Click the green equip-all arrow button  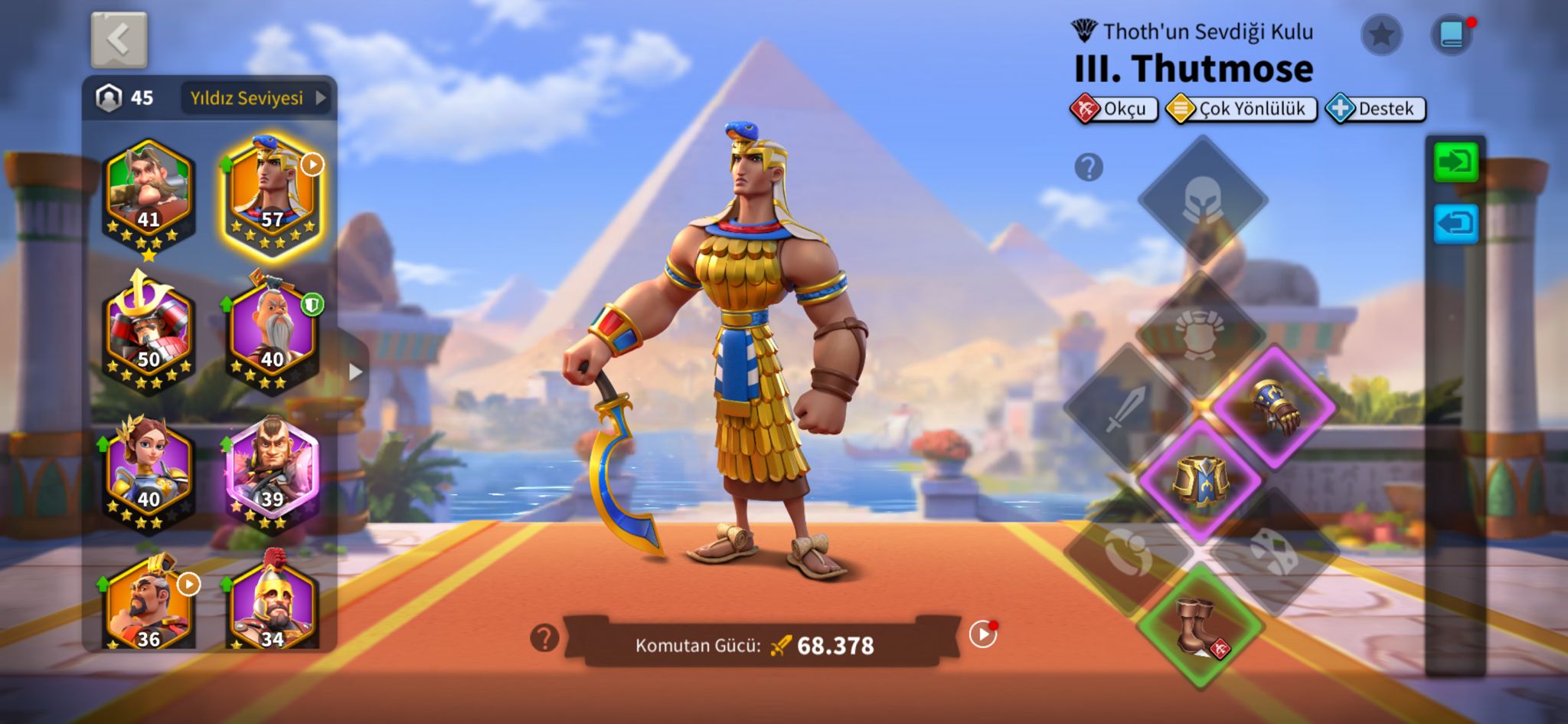tap(1455, 162)
